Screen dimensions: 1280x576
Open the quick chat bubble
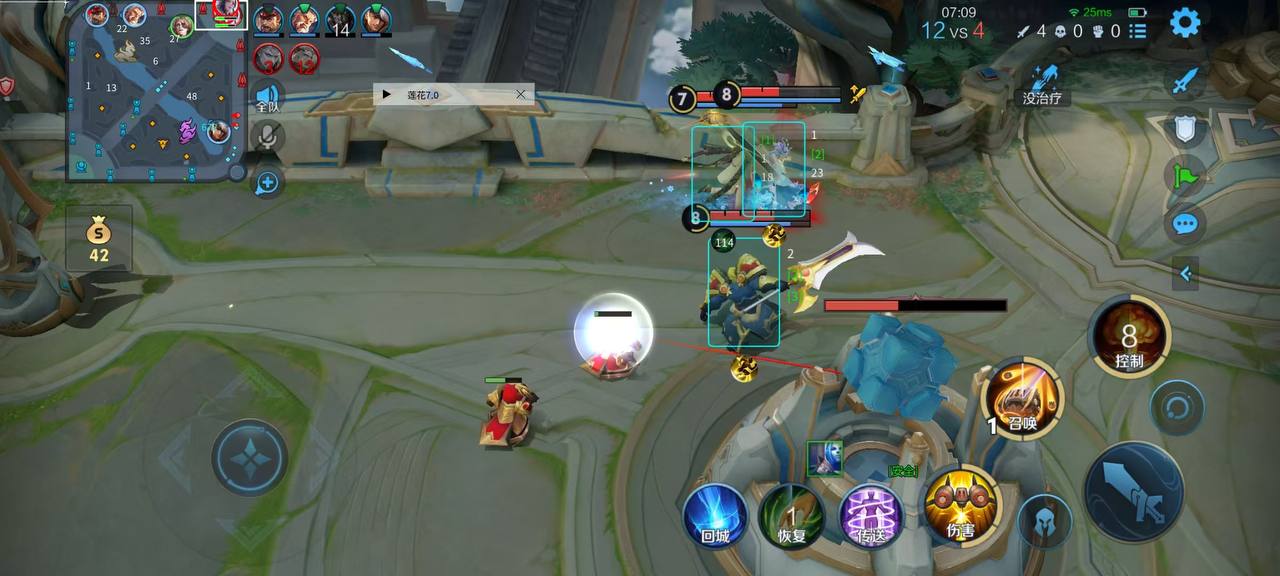[1185, 224]
